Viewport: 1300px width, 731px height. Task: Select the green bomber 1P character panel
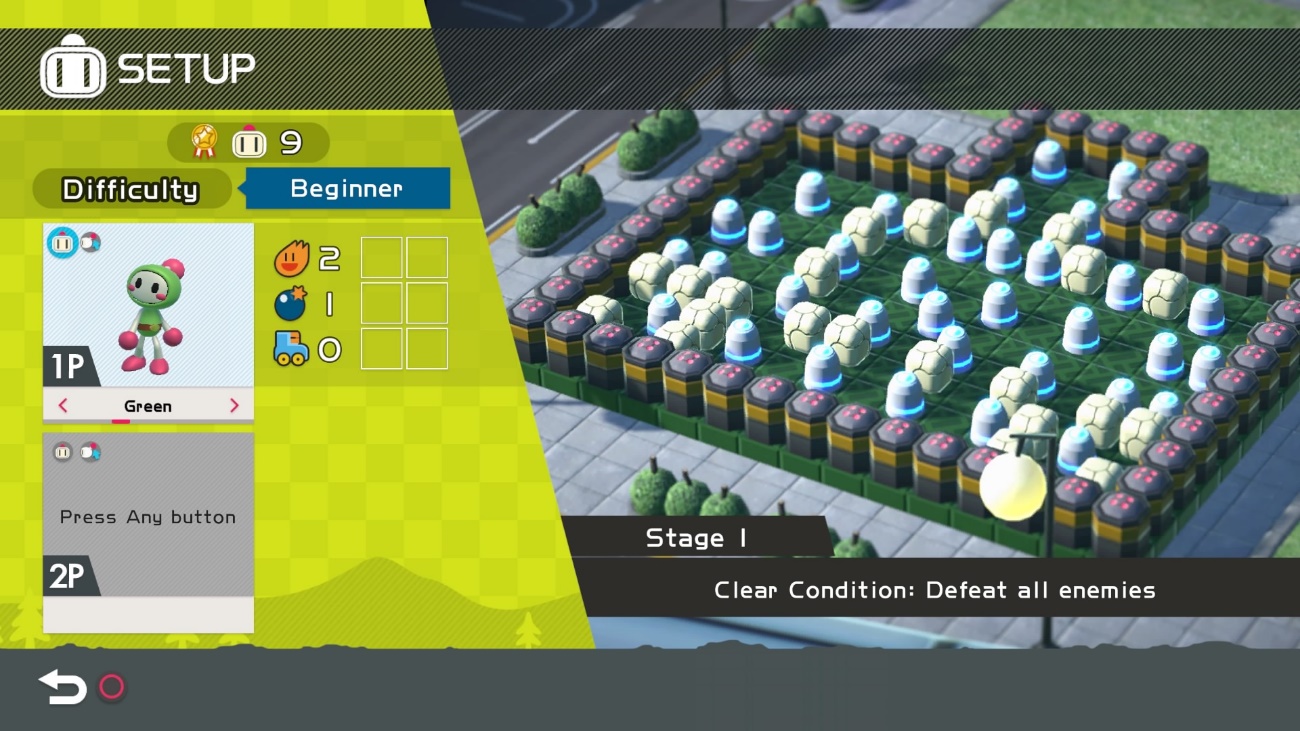[x=148, y=305]
